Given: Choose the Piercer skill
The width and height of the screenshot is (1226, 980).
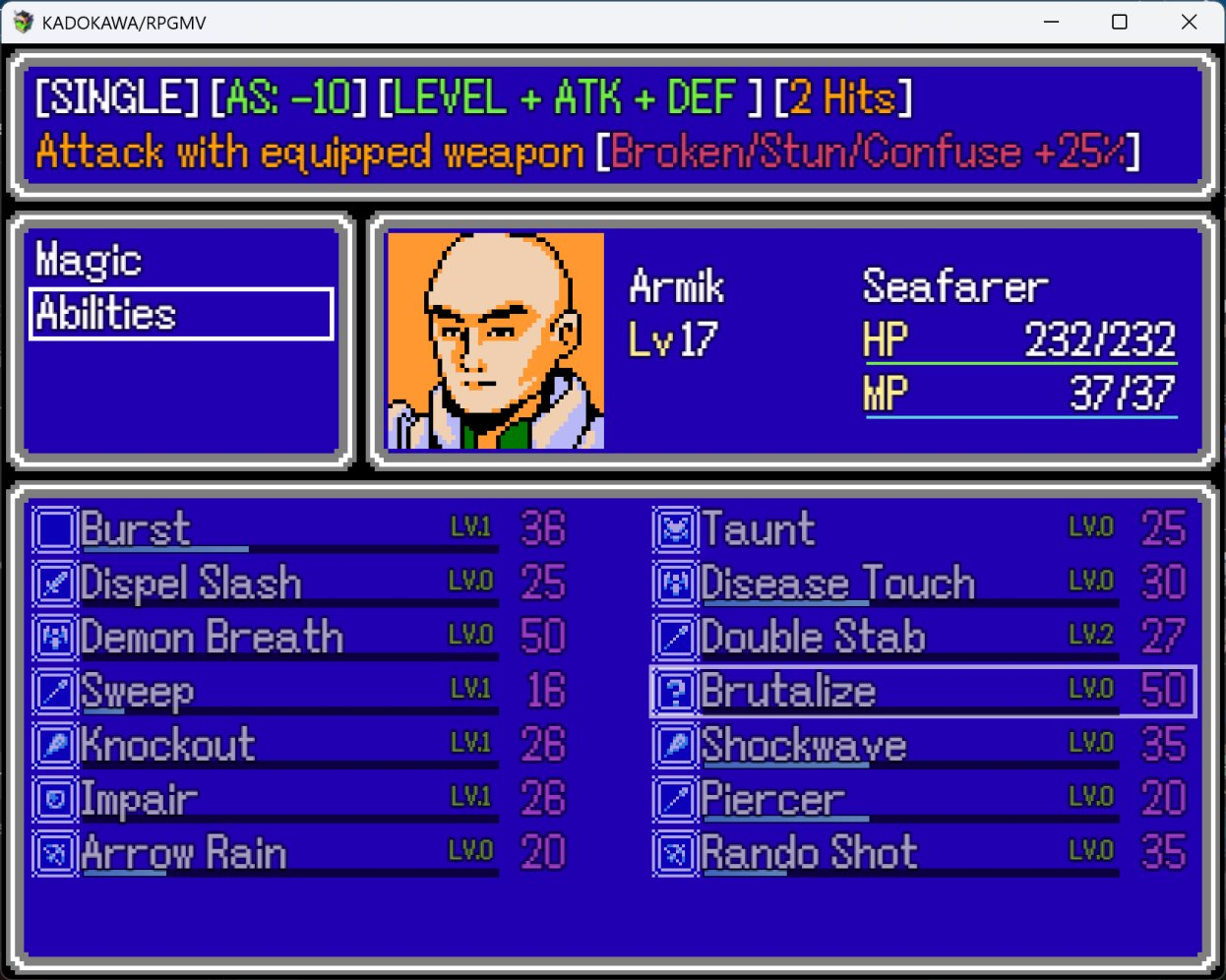Looking at the screenshot, I should tap(886, 799).
